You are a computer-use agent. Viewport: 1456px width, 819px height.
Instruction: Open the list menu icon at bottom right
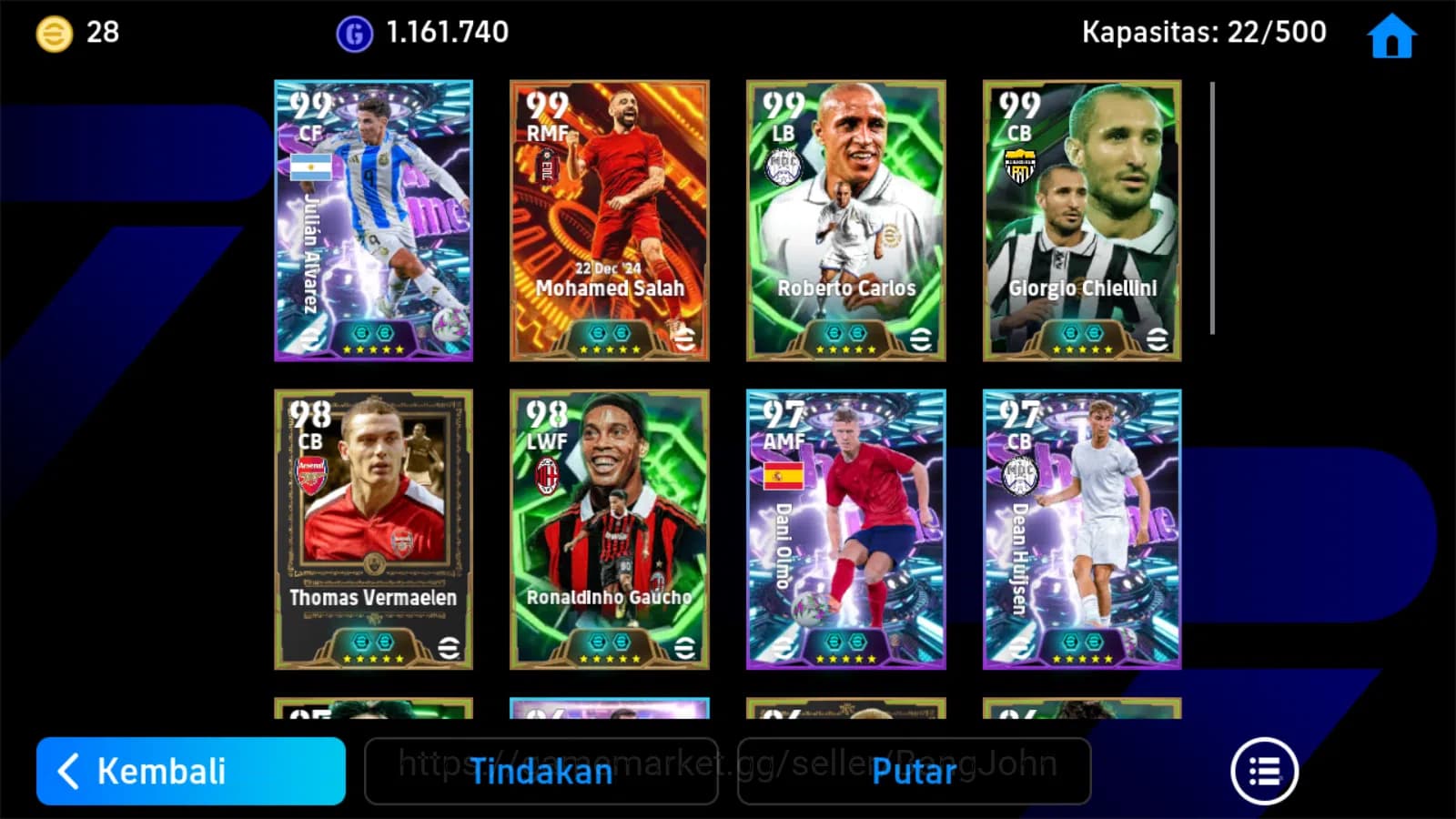coord(1263,771)
